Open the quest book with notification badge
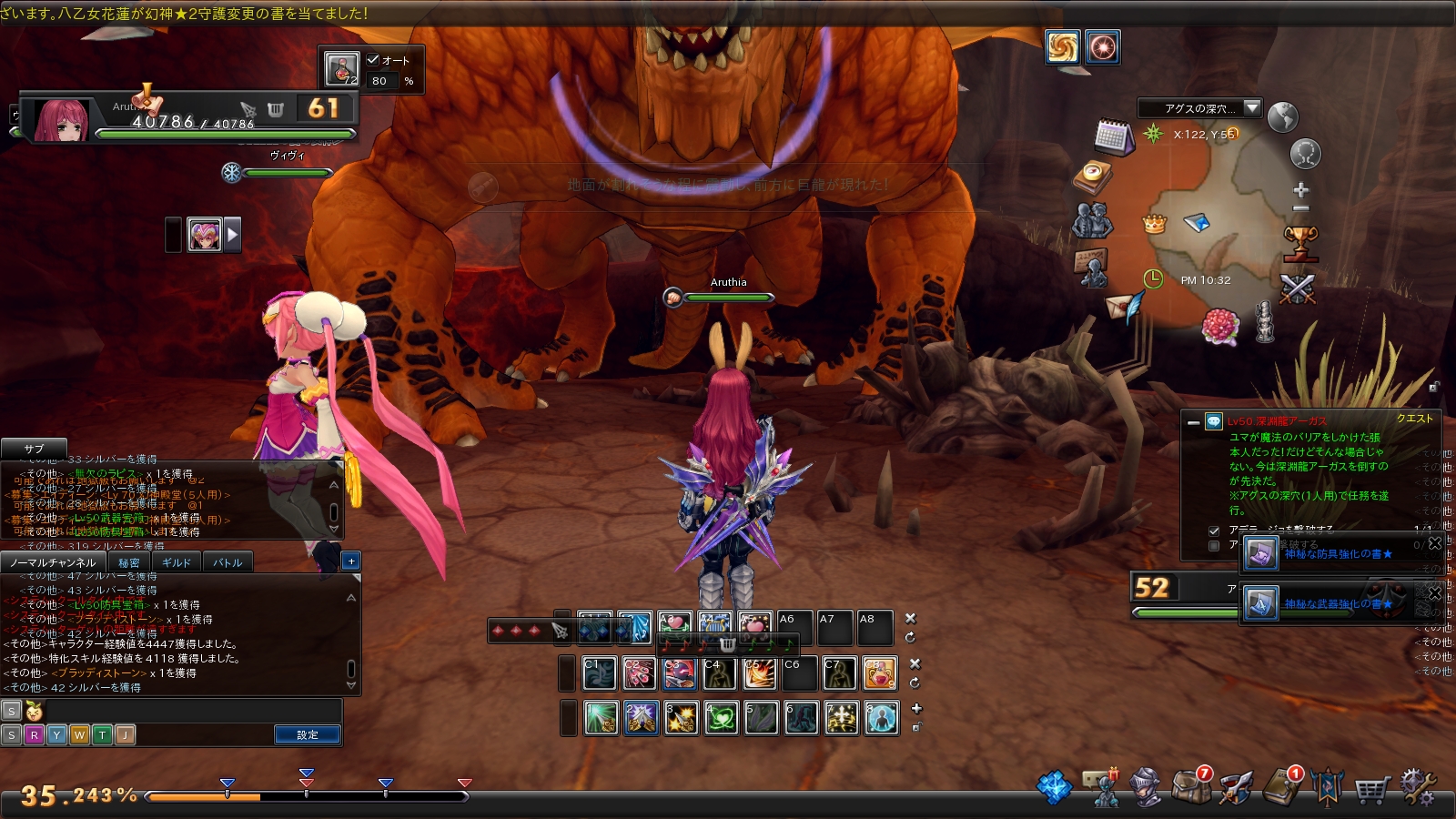Viewport: 1456px width, 819px height. [1283, 785]
